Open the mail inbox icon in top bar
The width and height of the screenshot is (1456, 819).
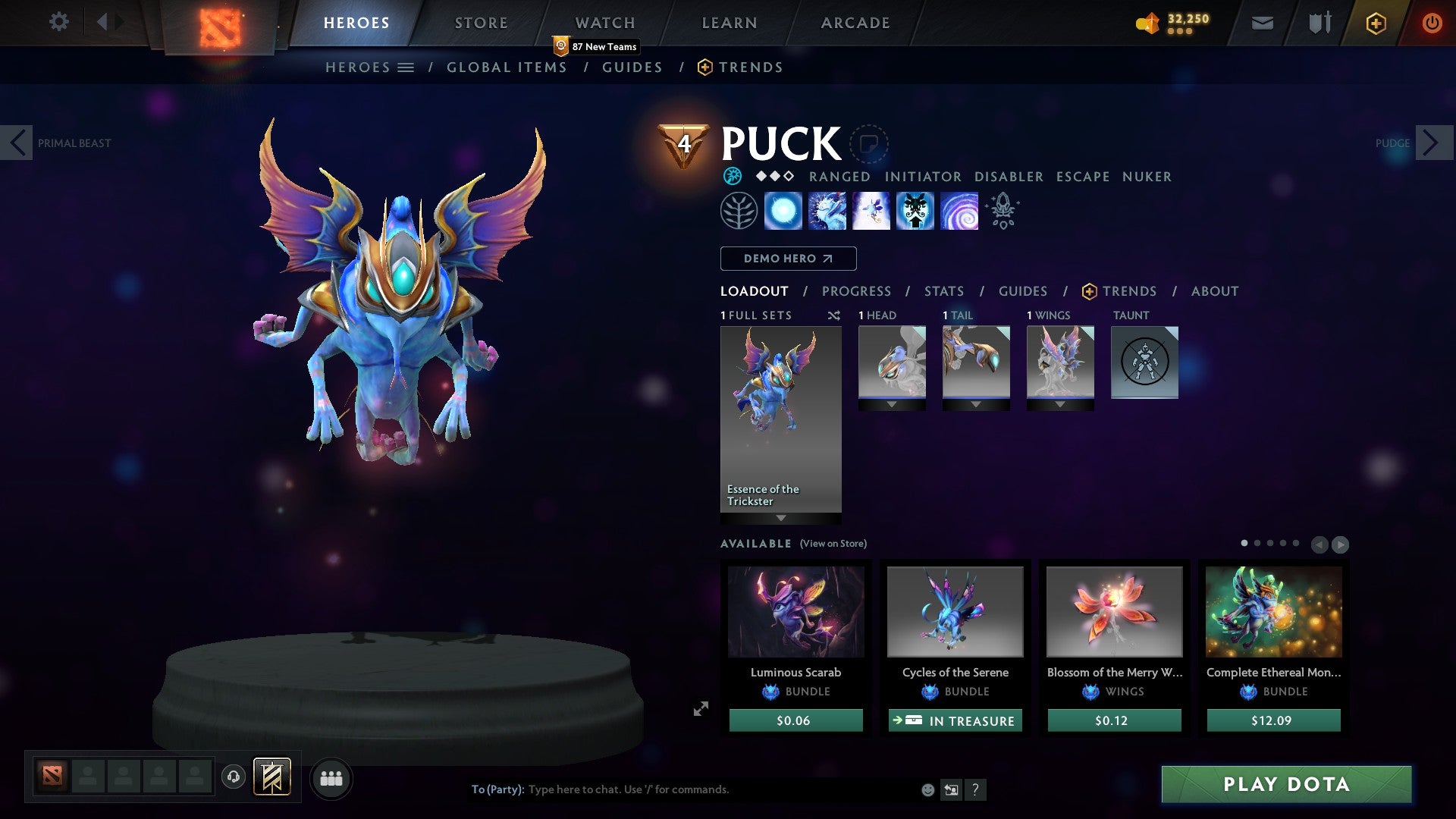1263,23
